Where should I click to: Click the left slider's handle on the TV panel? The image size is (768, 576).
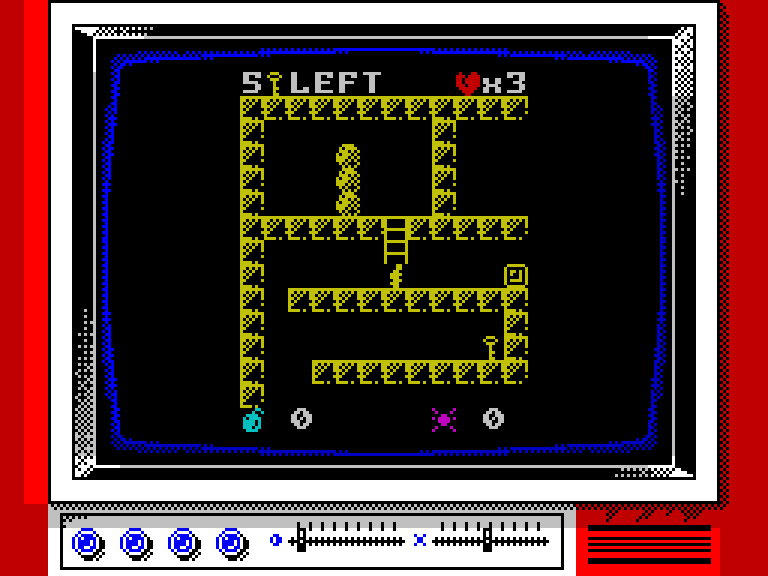[x=301, y=540]
